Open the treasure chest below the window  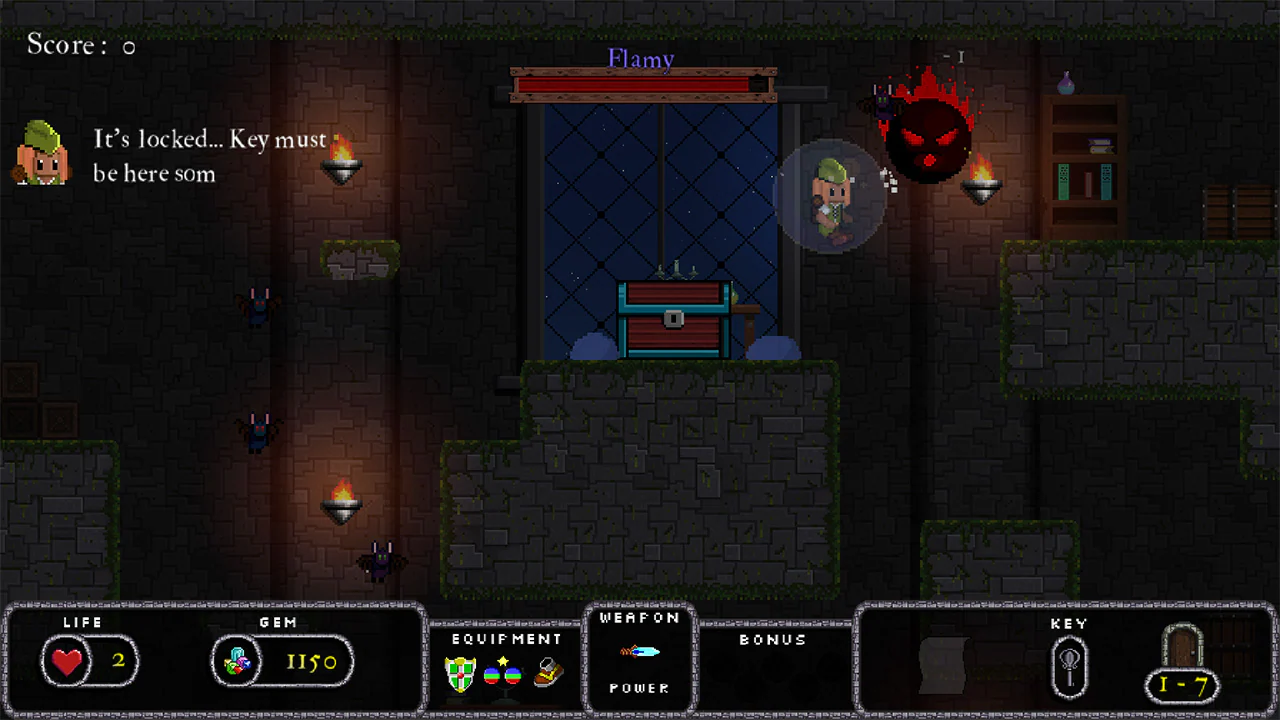tap(672, 320)
